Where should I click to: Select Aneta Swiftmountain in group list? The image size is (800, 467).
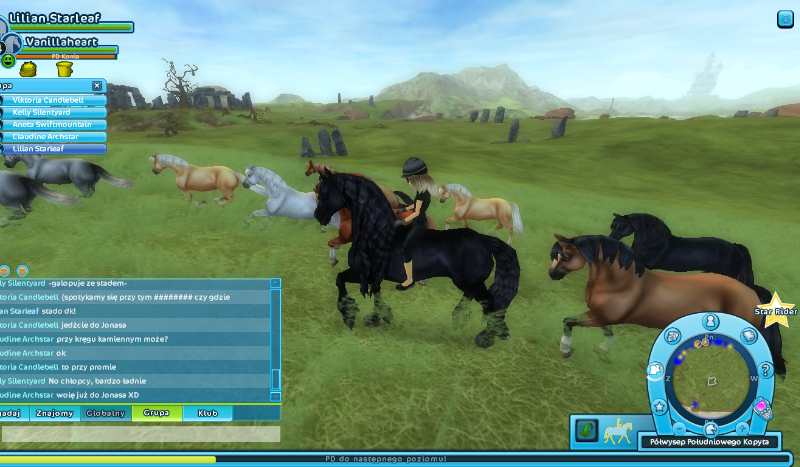pos(52,125)
